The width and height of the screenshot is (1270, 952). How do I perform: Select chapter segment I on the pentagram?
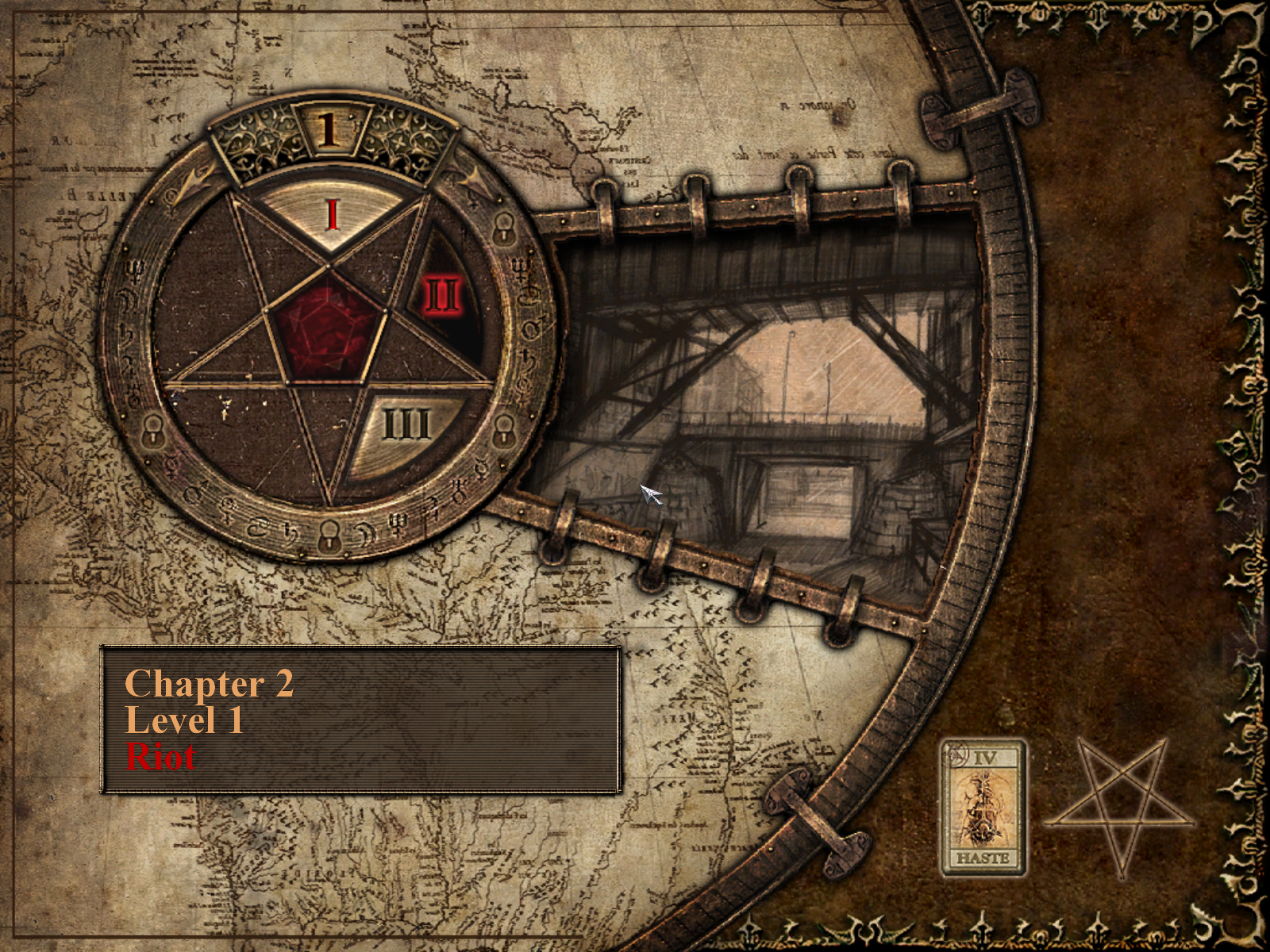(332, 213)
